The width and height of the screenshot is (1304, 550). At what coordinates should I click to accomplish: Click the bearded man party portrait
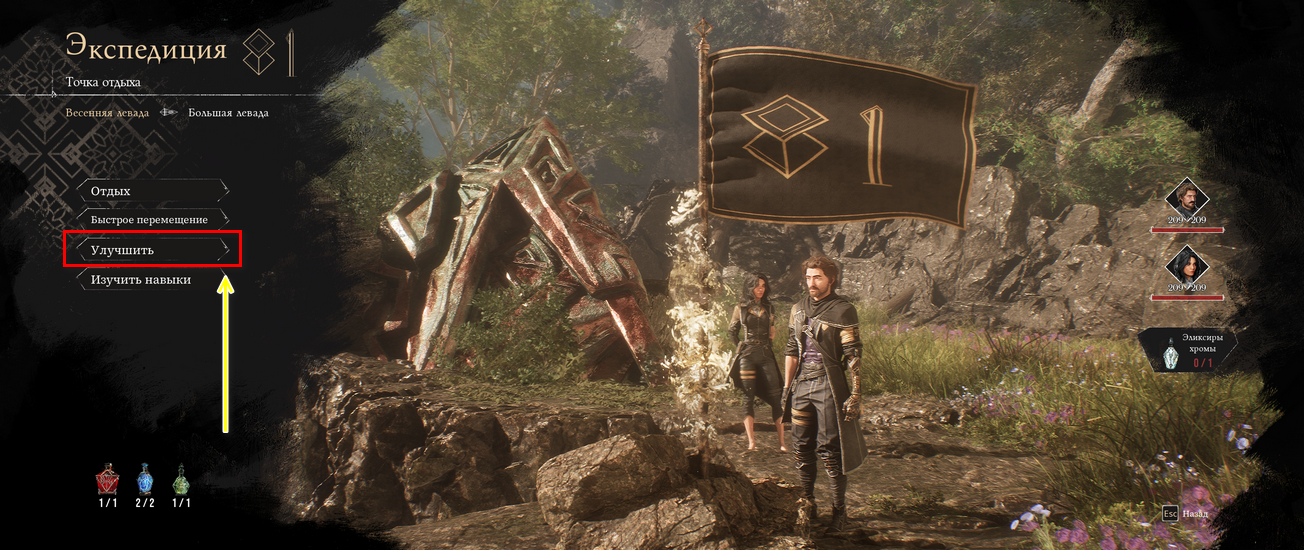coord(1188,197)
